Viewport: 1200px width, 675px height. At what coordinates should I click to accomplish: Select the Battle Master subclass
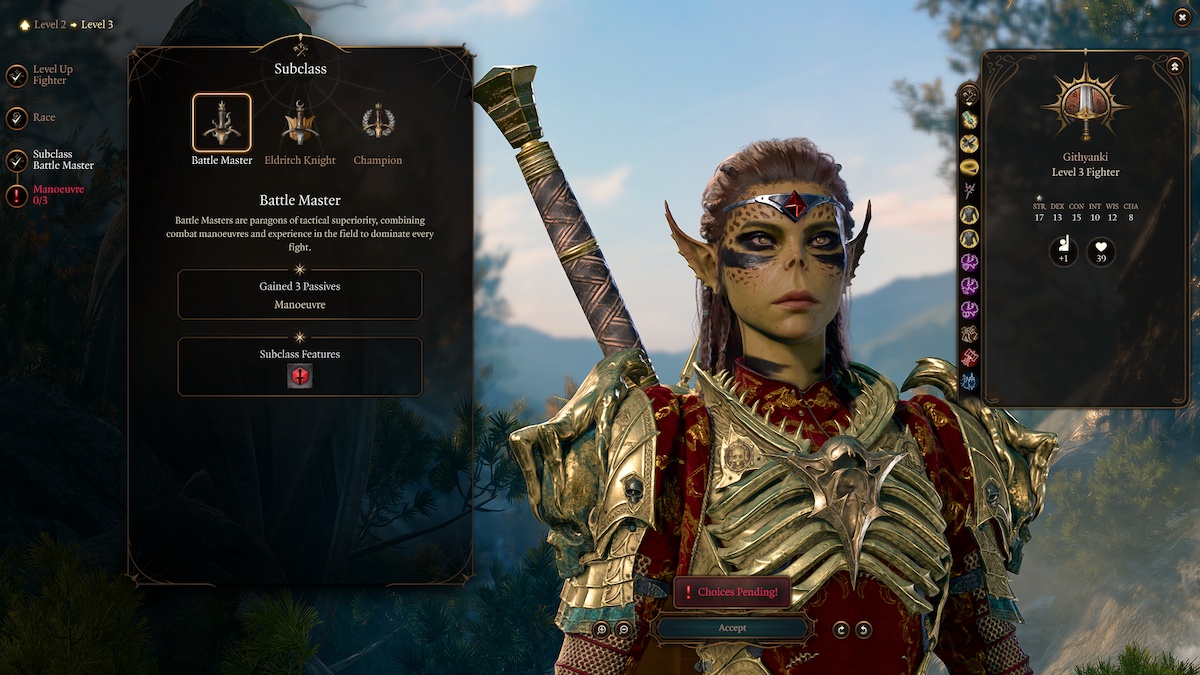tap(222, 123)
